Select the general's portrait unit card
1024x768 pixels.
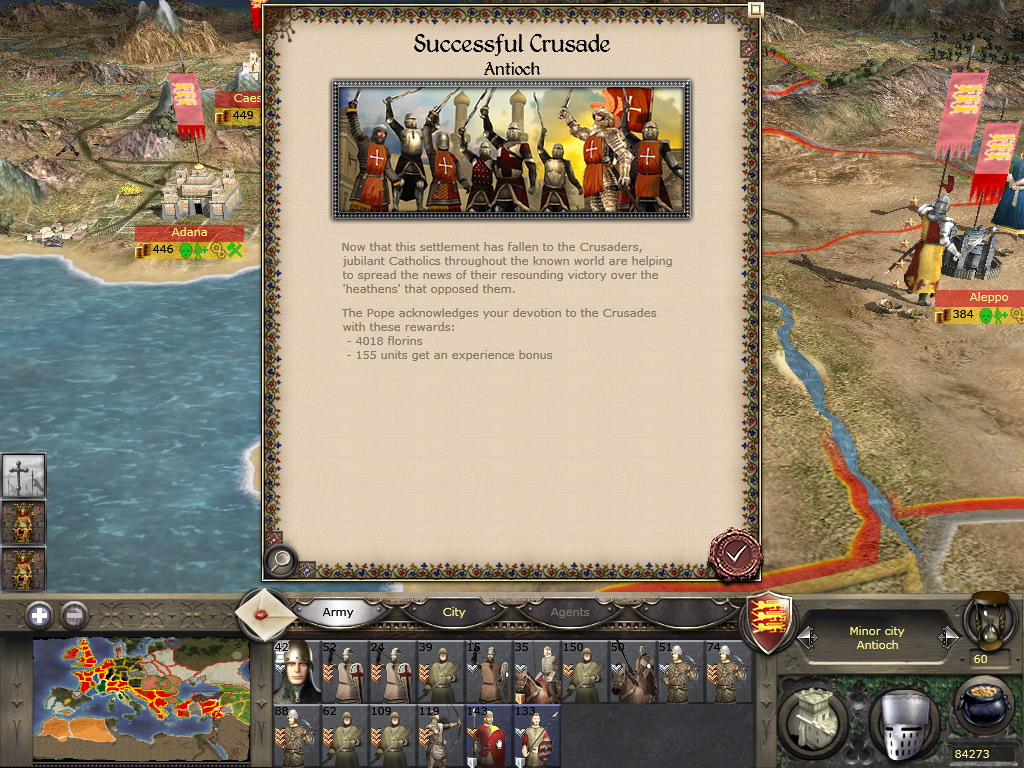point(297,672)
